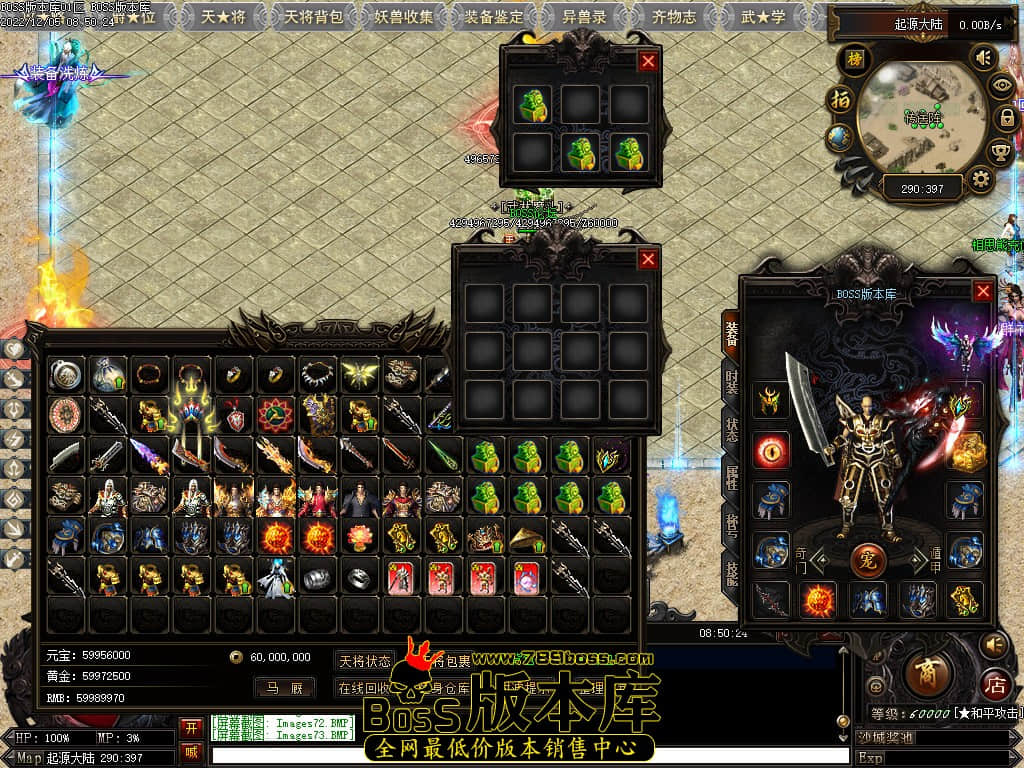The width and height of the screenshot is (1024, 768).
Task: Toggle sound with the speaker icon near minimap
Action: [984, 58]
